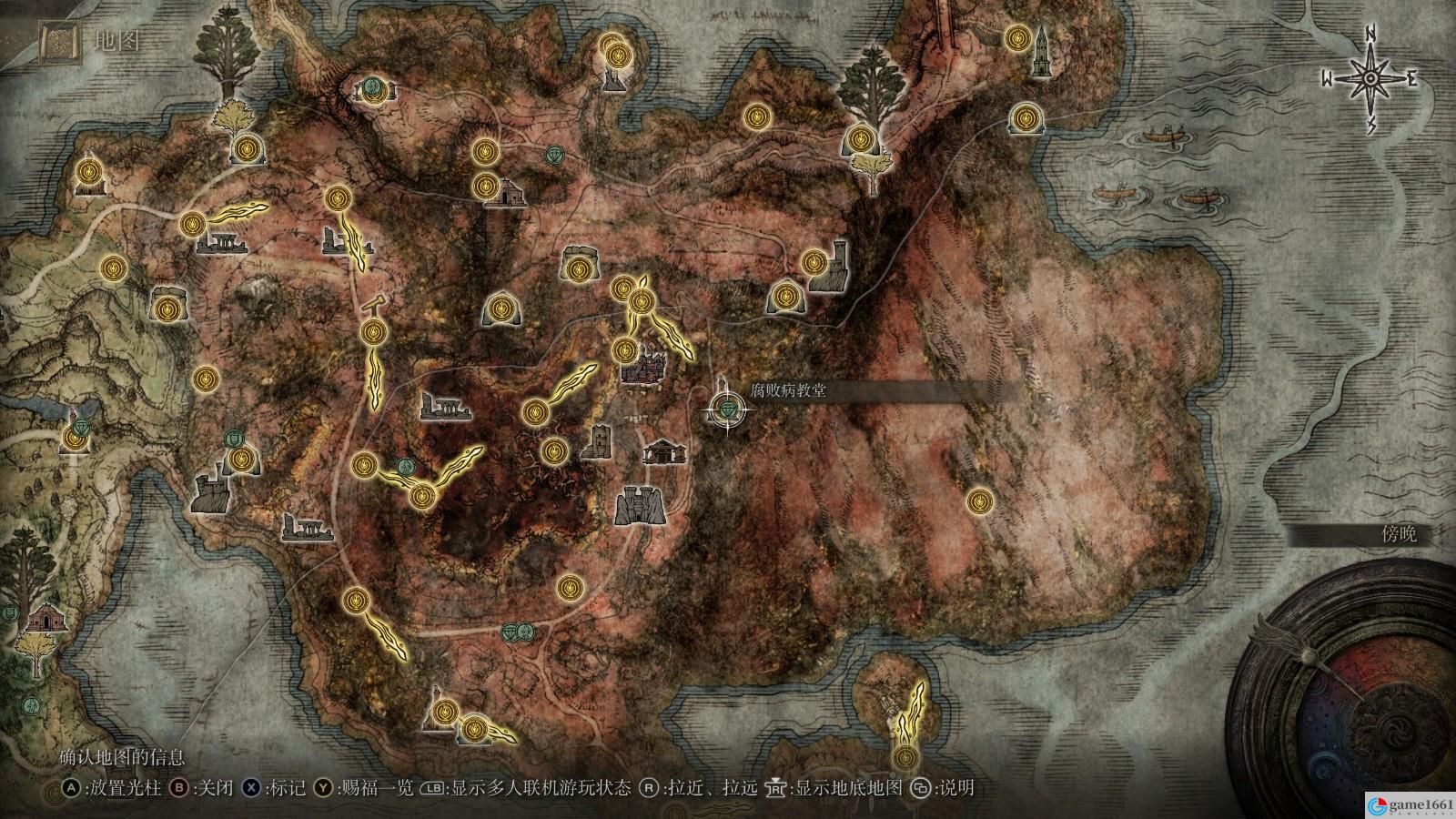The image size is (1456, 819).
Task: Select the 腐败病教堂 map marker
Action: pyautogui.click(x=727, y=410)
